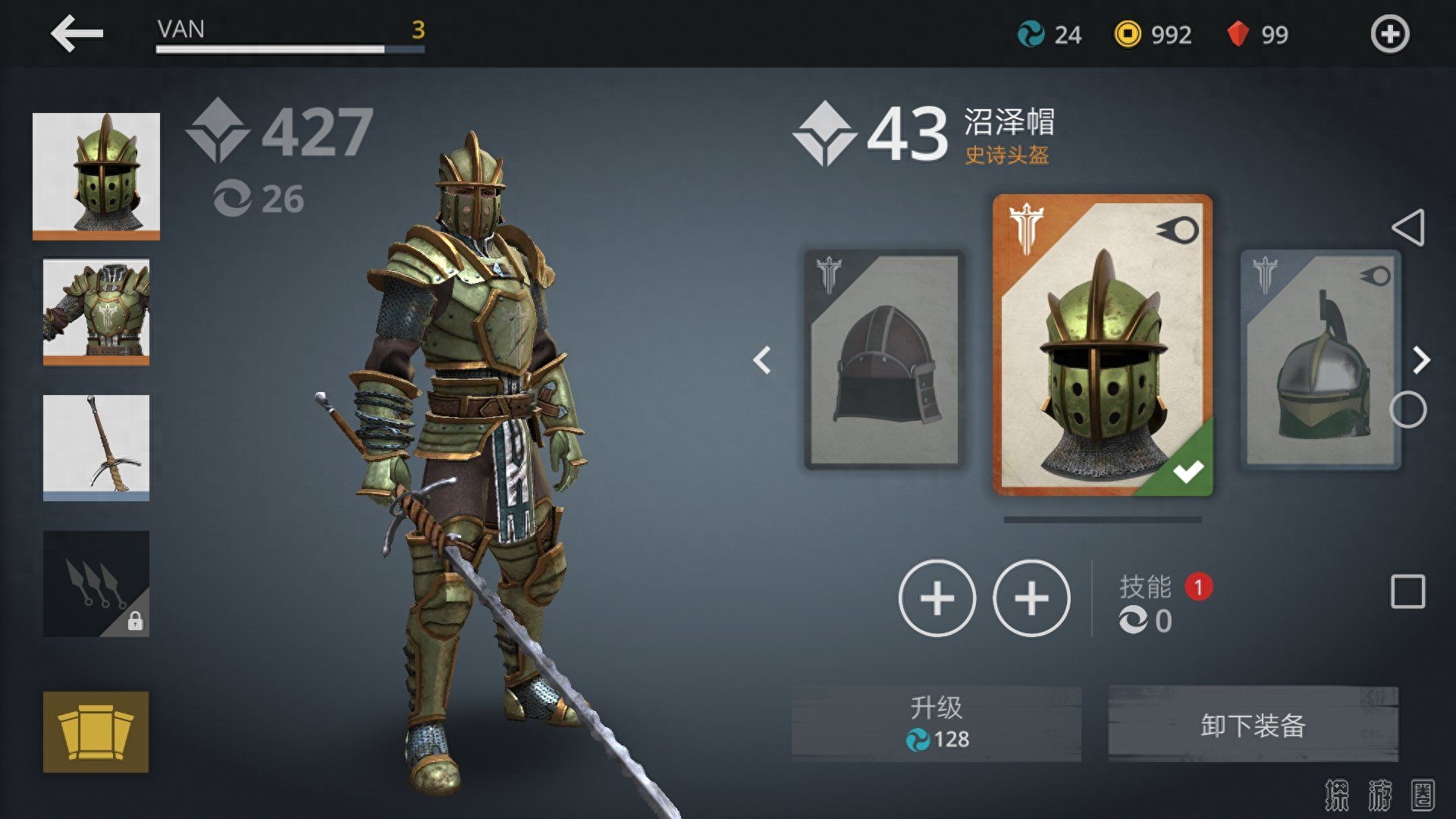Choose the dark leather helmet card
The image size is (1456, 819).
[x=883, y=359]
